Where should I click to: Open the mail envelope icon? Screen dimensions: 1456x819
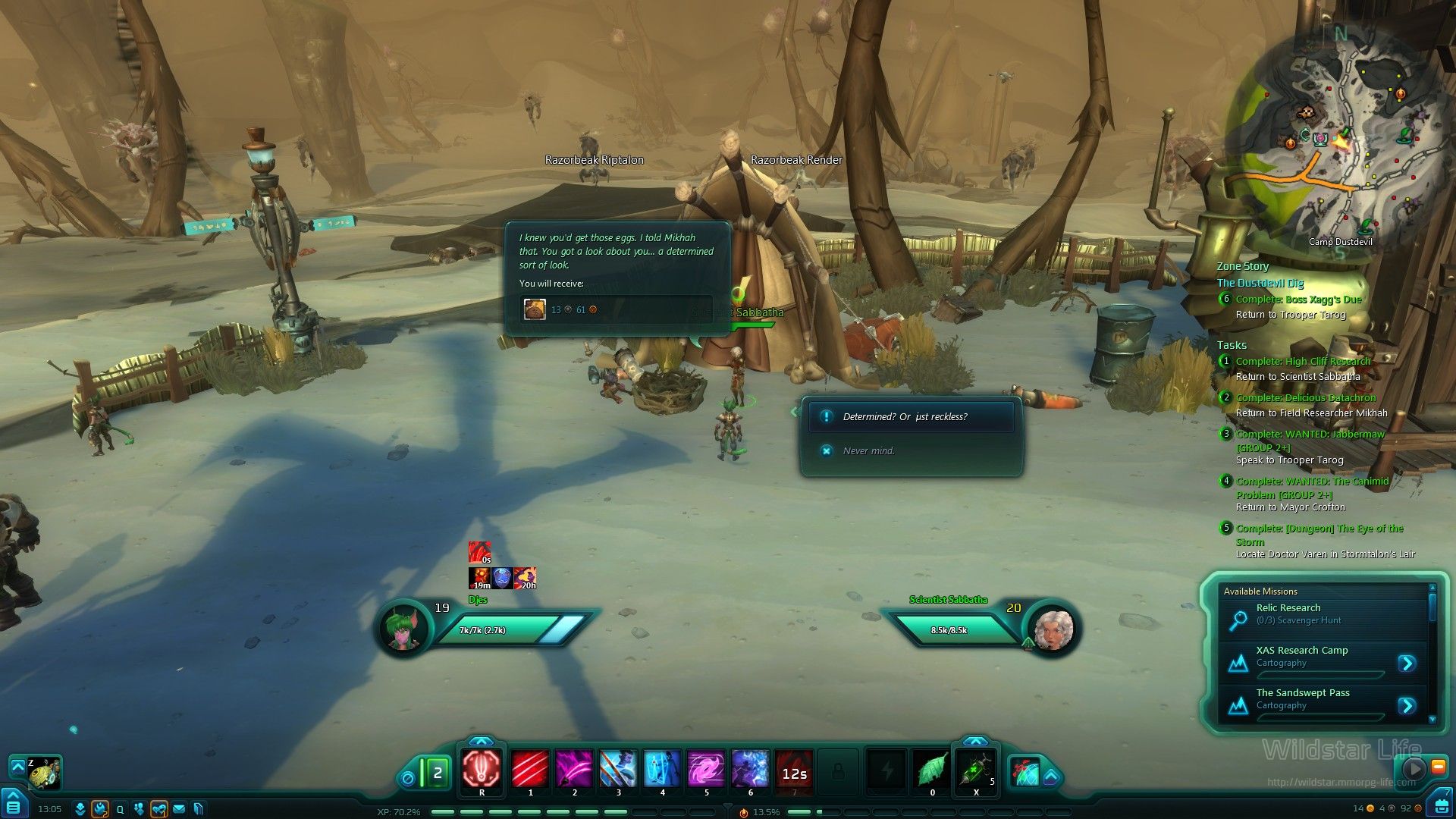(x=179, y=809)
